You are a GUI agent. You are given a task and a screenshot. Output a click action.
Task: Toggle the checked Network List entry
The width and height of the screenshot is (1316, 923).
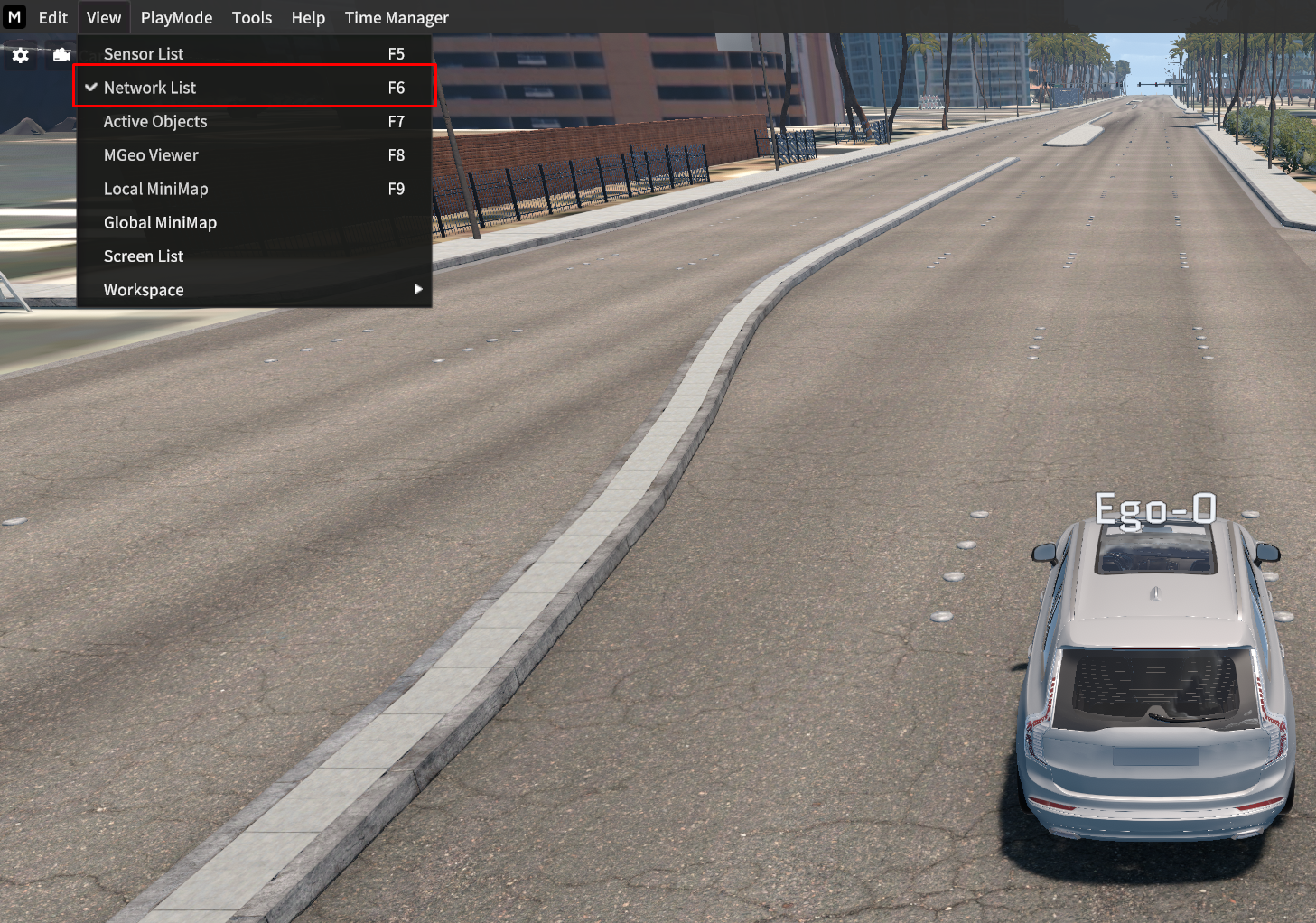coord(150,88)
